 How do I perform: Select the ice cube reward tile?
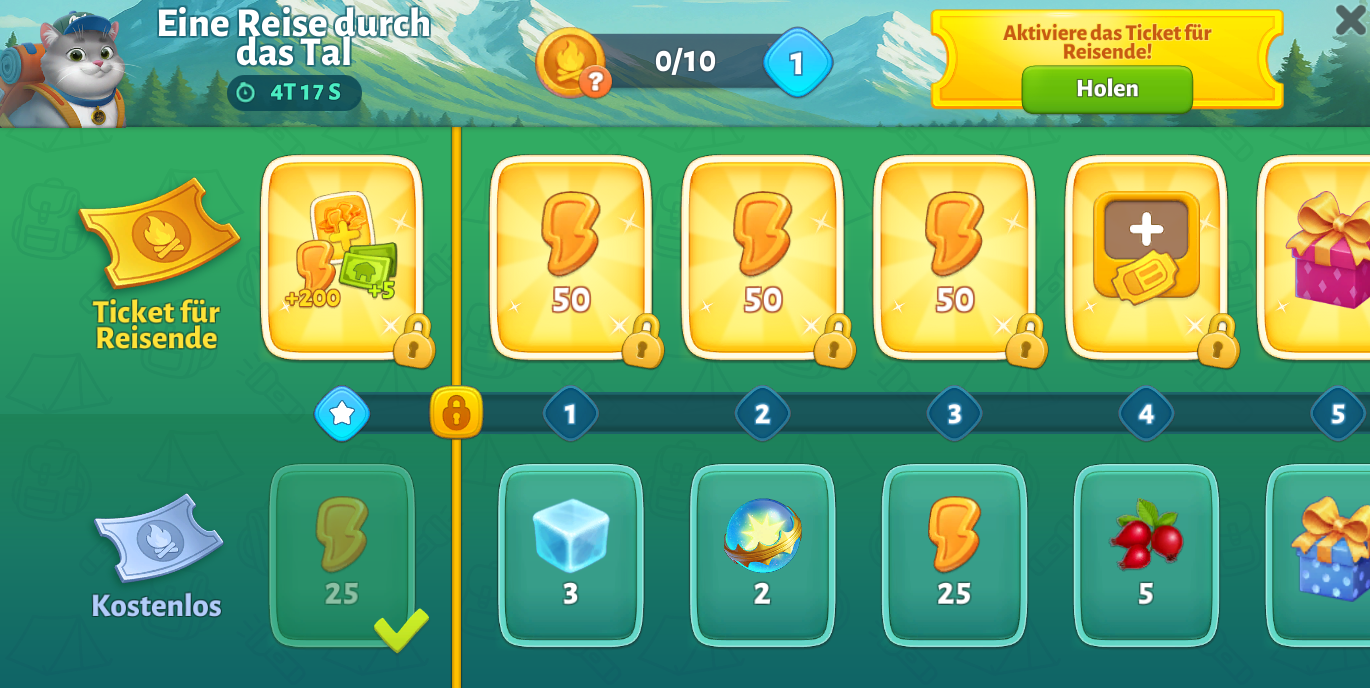coord(570,554)
